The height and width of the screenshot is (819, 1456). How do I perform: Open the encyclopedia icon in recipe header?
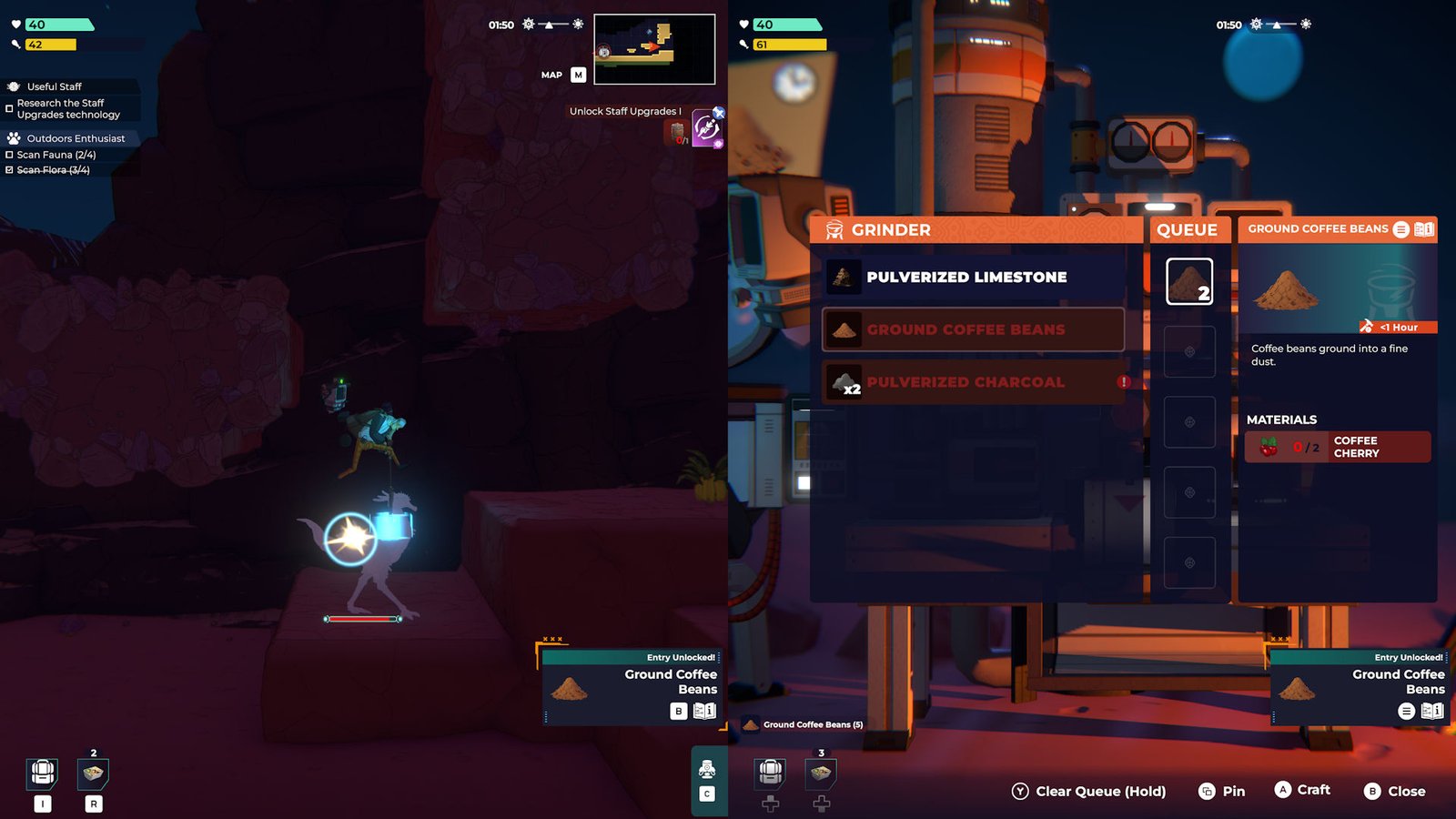click(x=1424, y=229)
